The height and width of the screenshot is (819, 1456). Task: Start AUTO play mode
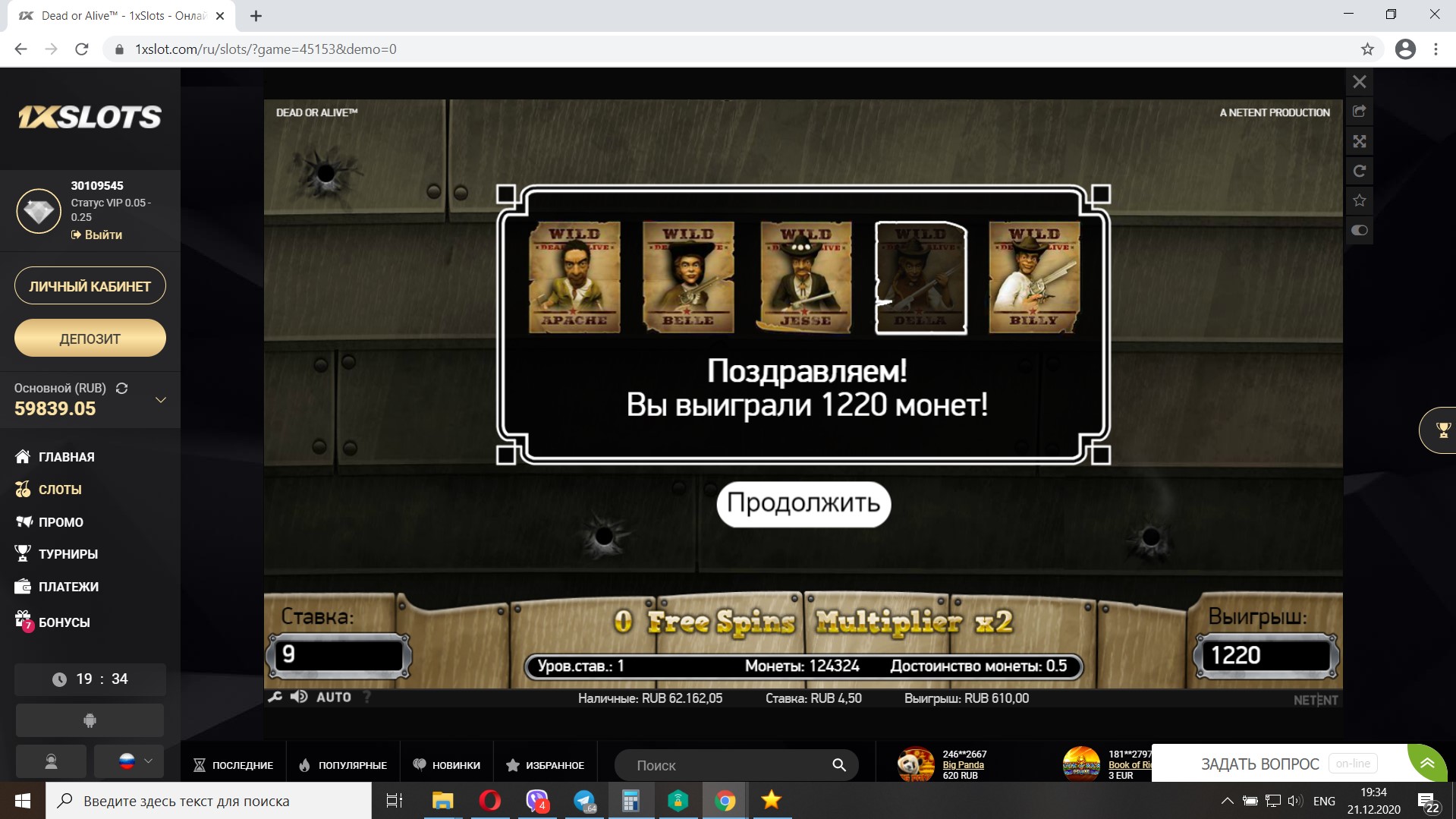[333, 697]
